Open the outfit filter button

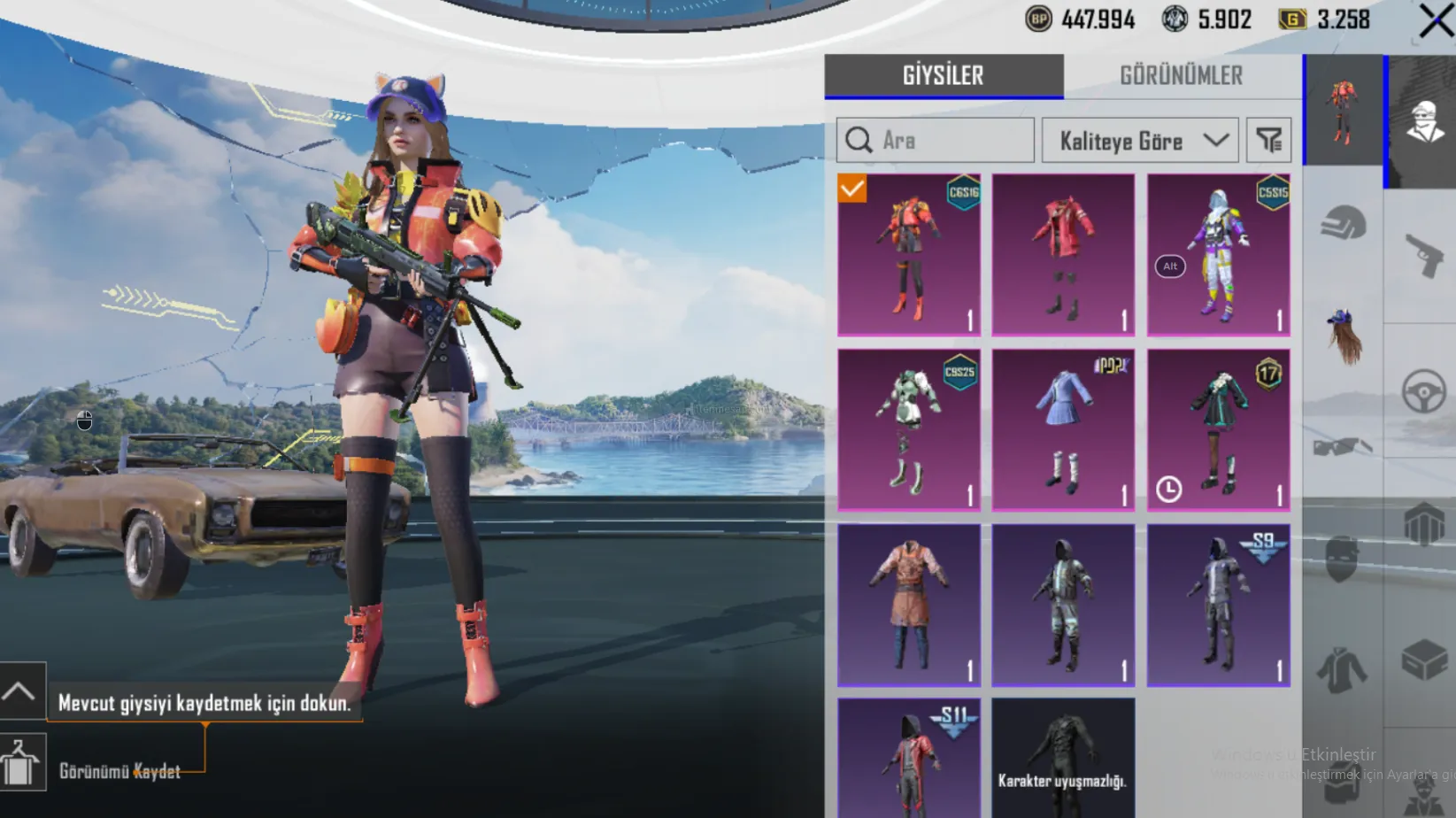[x=1268, y=140]
